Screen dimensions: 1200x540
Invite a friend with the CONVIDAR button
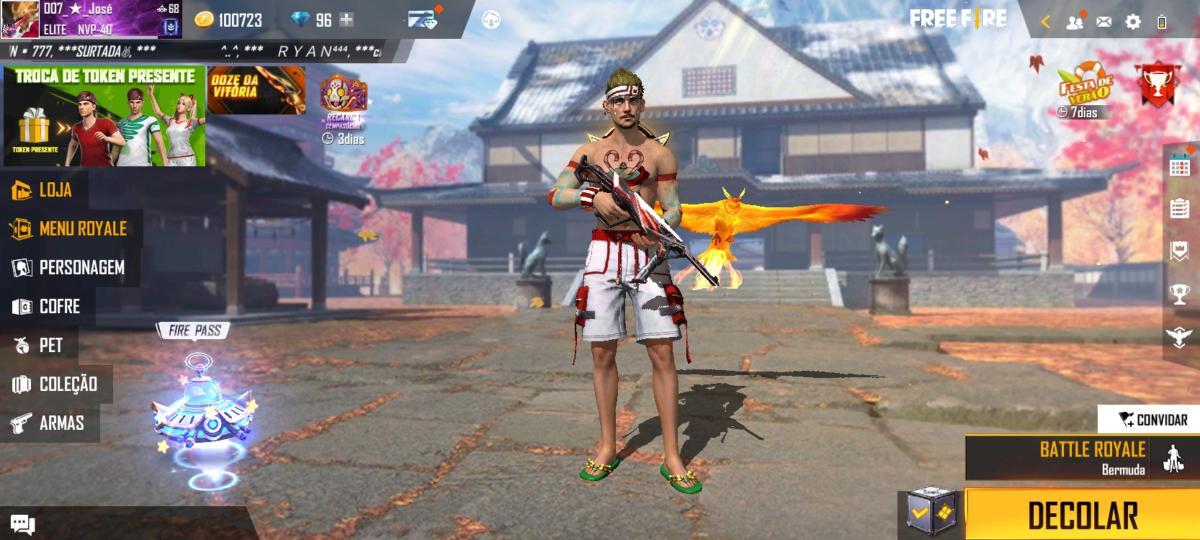point(1152,420)
